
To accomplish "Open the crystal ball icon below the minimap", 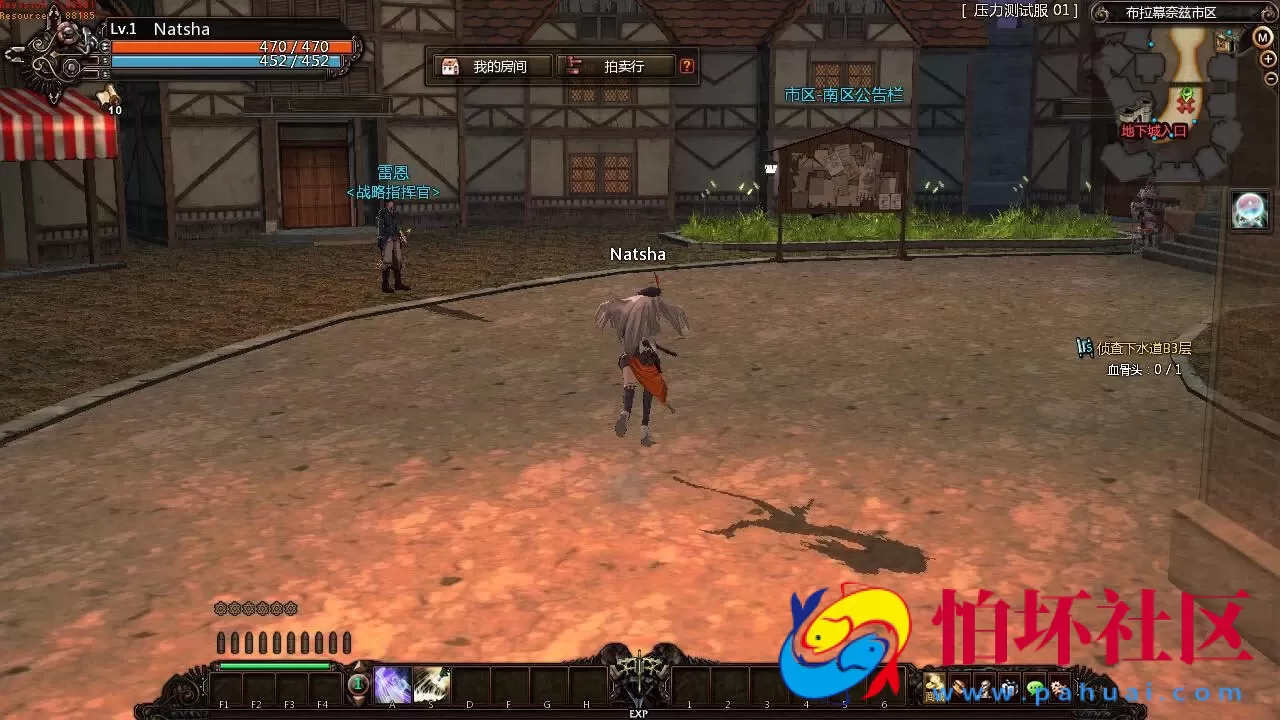I will pyautogui.click(x=1250, y=208).
